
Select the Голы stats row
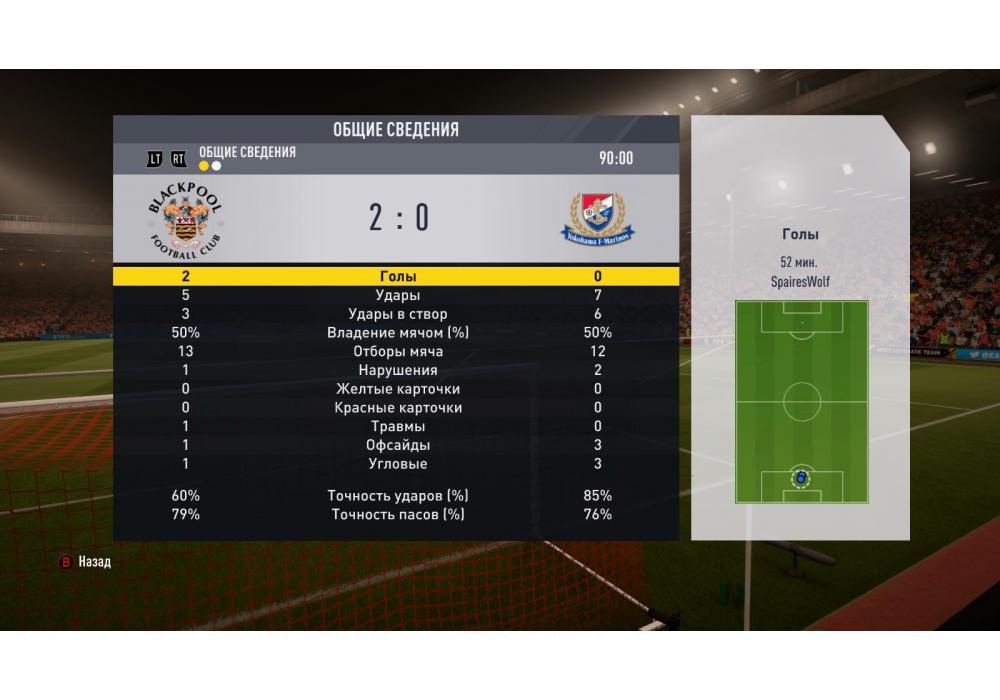tap(397, 276)
